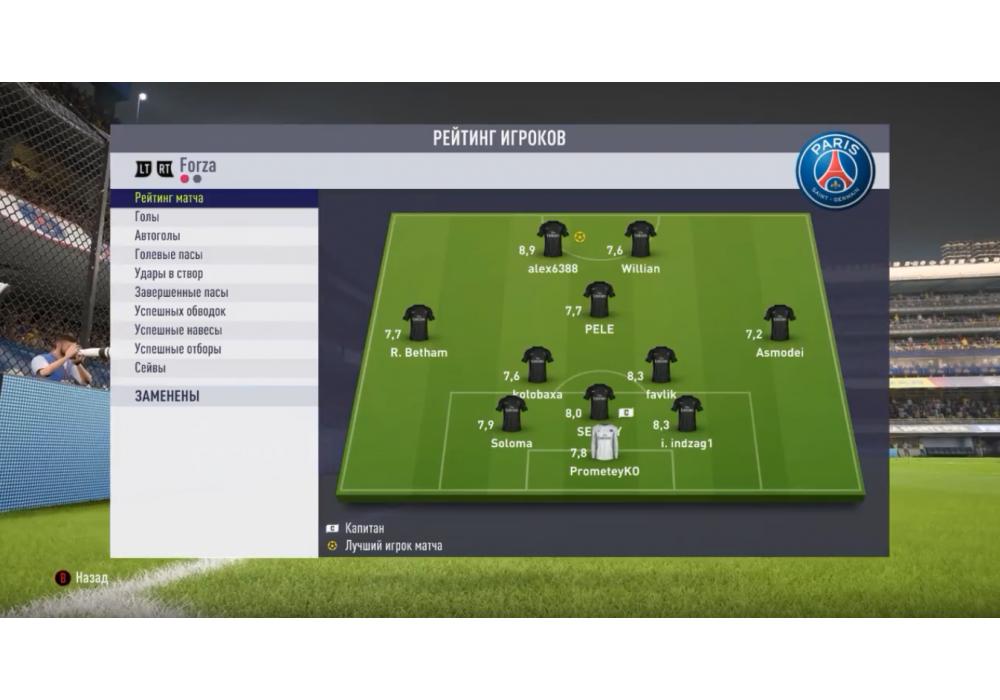
Task: Choose favlik on the pitch
Action: click(661, 366)
